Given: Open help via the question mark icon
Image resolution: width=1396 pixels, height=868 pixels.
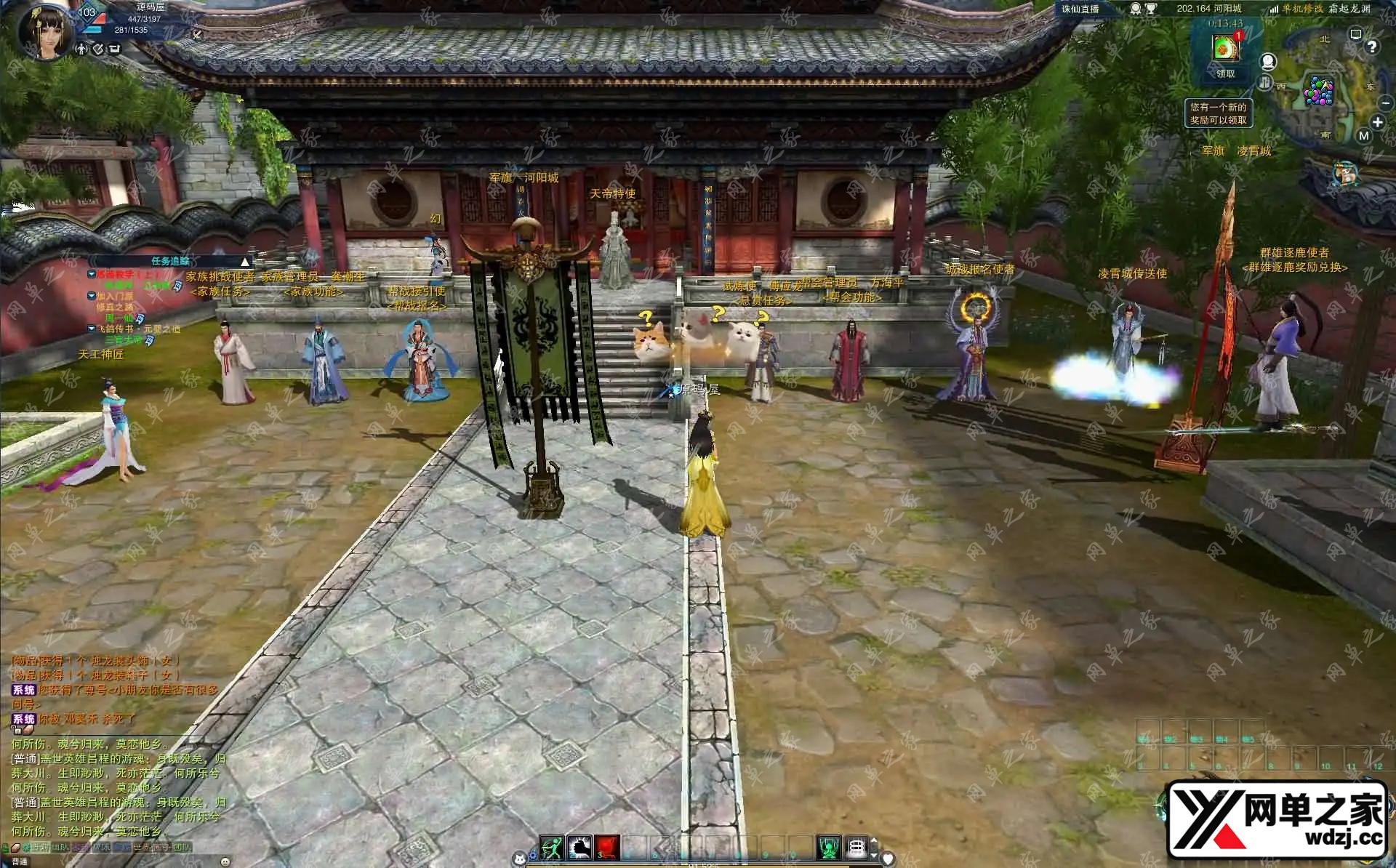Looking at the screenshot, I should point(1371,47).
